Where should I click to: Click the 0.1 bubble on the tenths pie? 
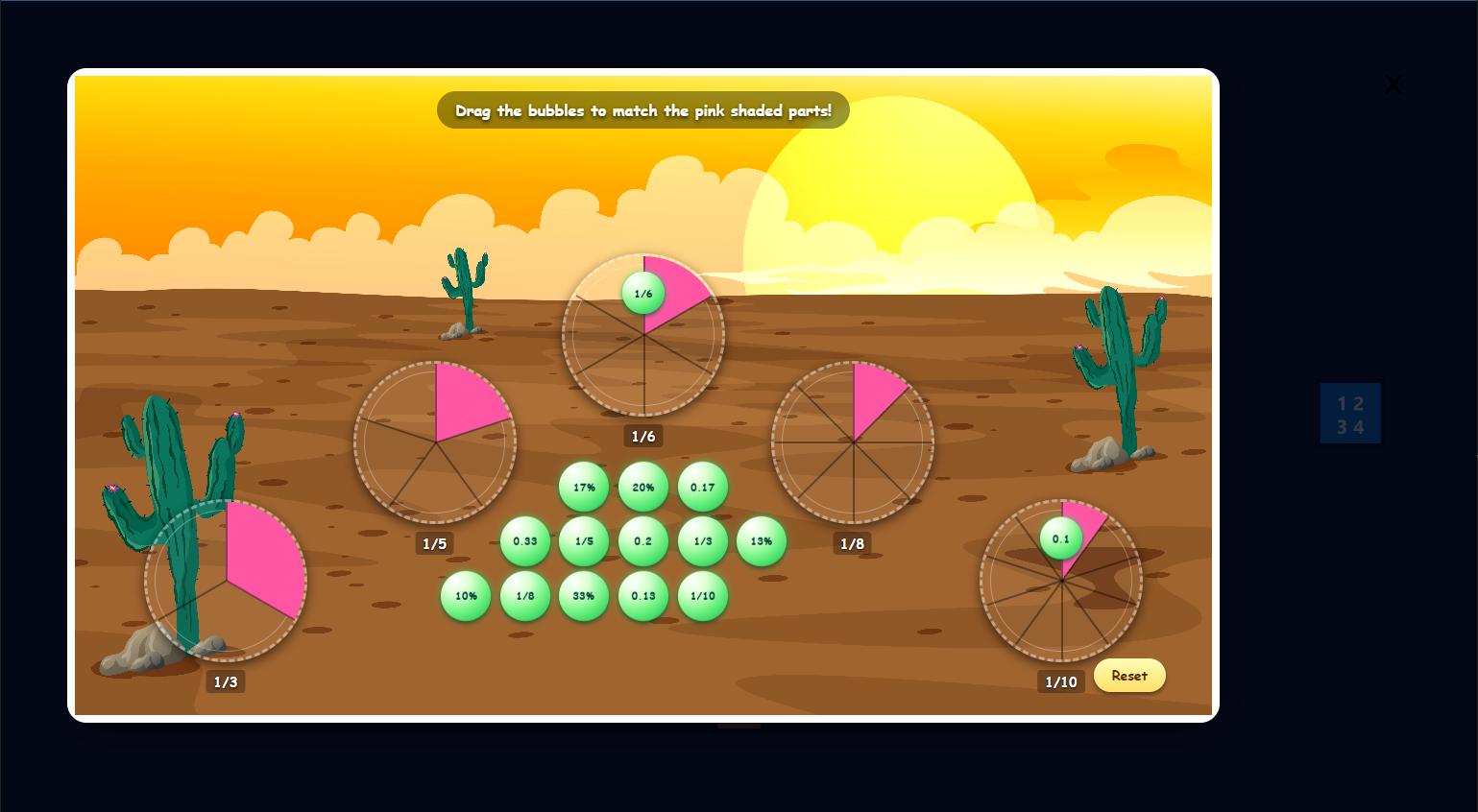1060,538
